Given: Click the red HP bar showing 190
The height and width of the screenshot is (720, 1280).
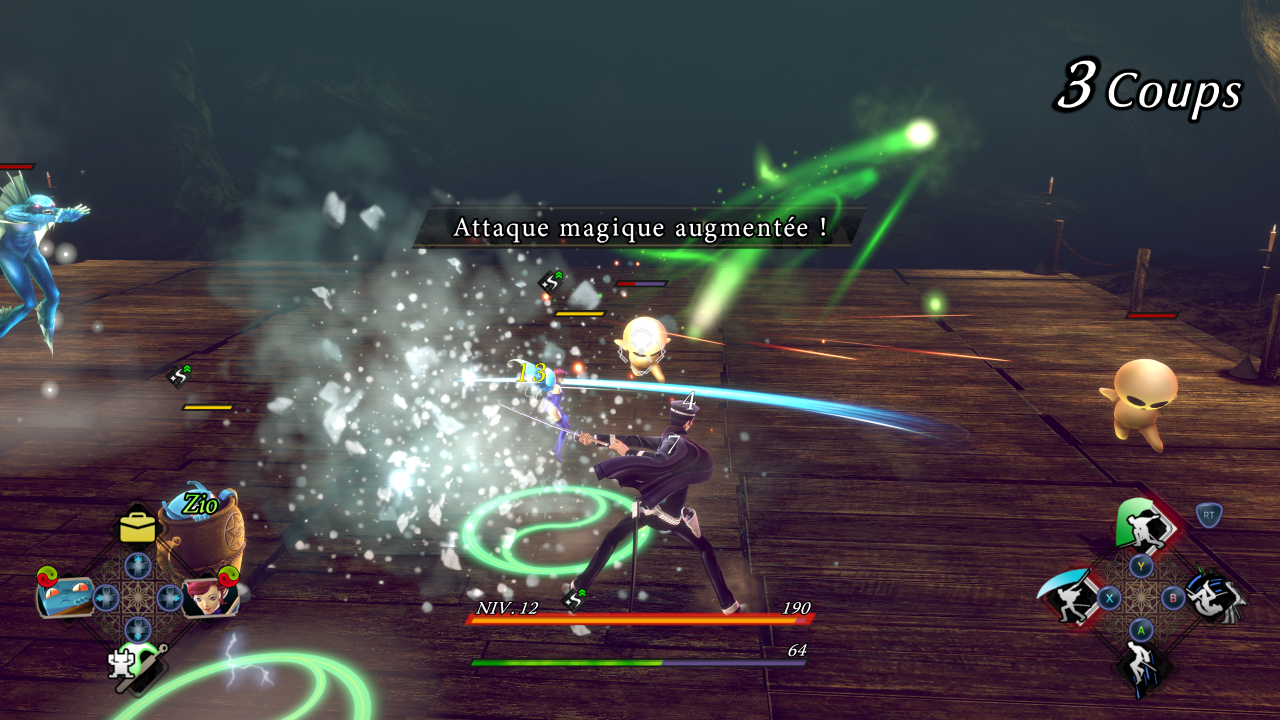Looking at the screenshot, I should [640, 617].
